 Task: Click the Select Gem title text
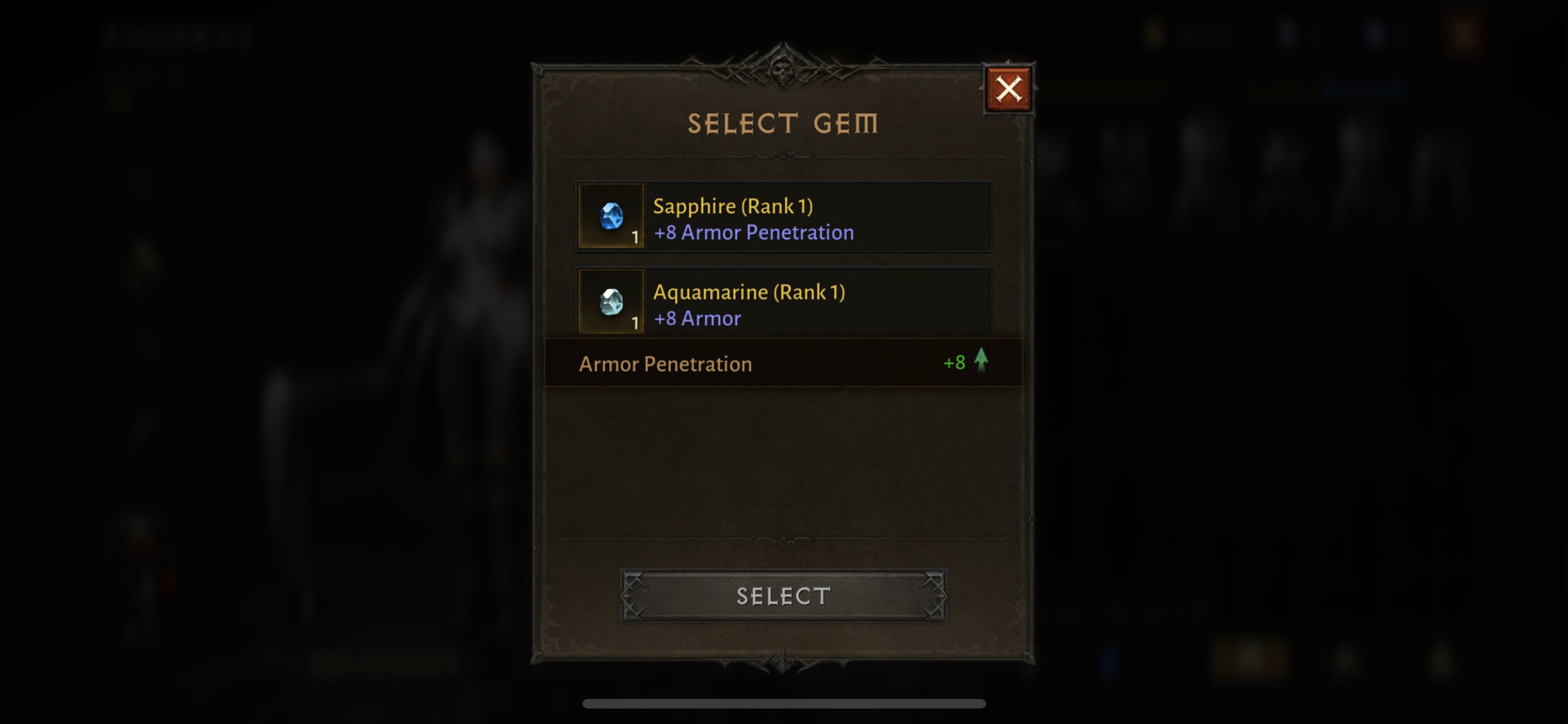point(783,122)
